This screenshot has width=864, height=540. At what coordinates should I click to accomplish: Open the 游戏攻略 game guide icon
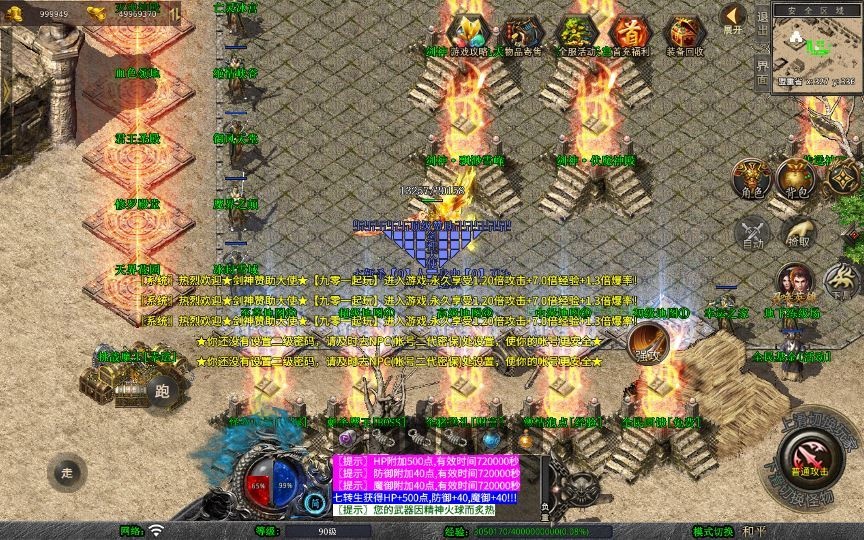467,34
